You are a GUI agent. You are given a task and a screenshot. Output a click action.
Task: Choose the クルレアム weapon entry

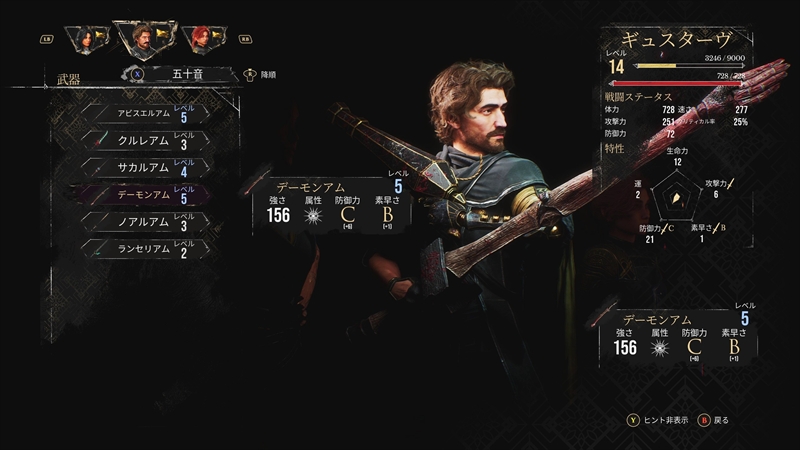coord(149,140)
